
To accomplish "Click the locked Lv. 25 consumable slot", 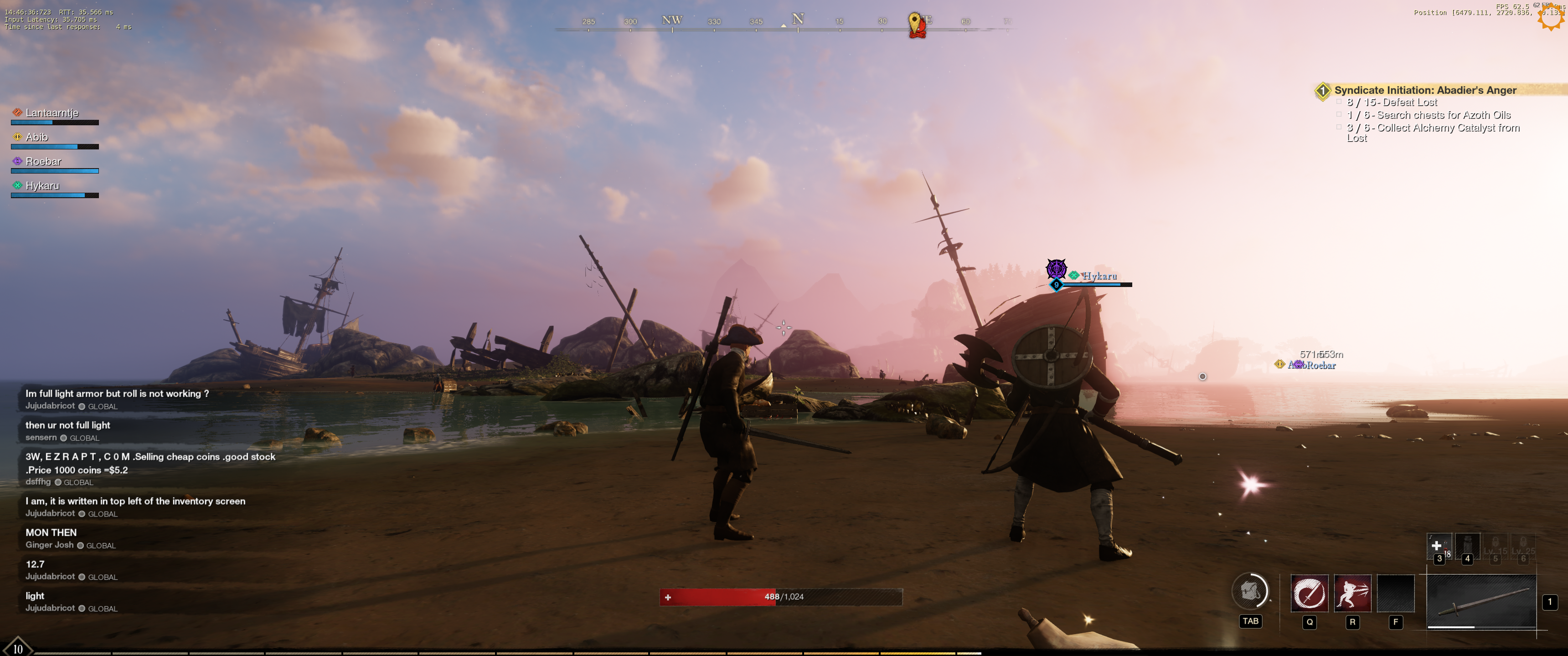I will pyautogui.click(x=1523, y=547).
